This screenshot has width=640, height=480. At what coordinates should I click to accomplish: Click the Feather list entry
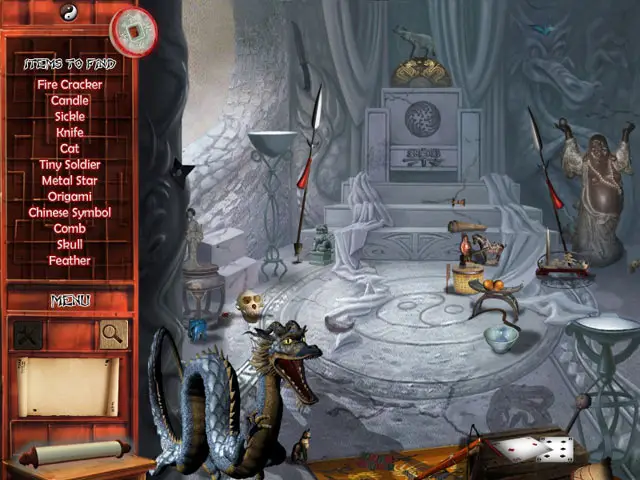70,260
